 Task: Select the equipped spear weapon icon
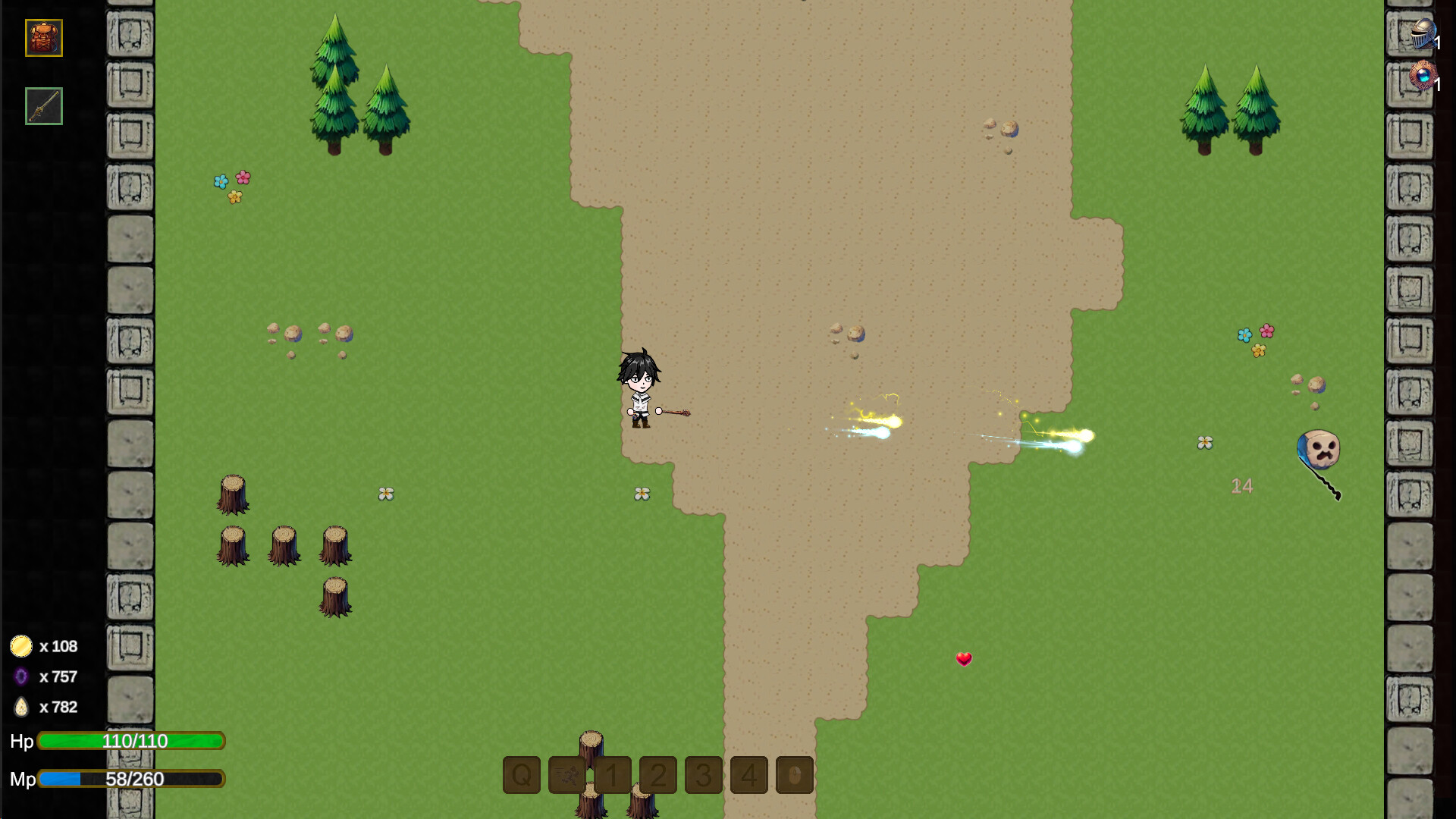click(43, 107)
